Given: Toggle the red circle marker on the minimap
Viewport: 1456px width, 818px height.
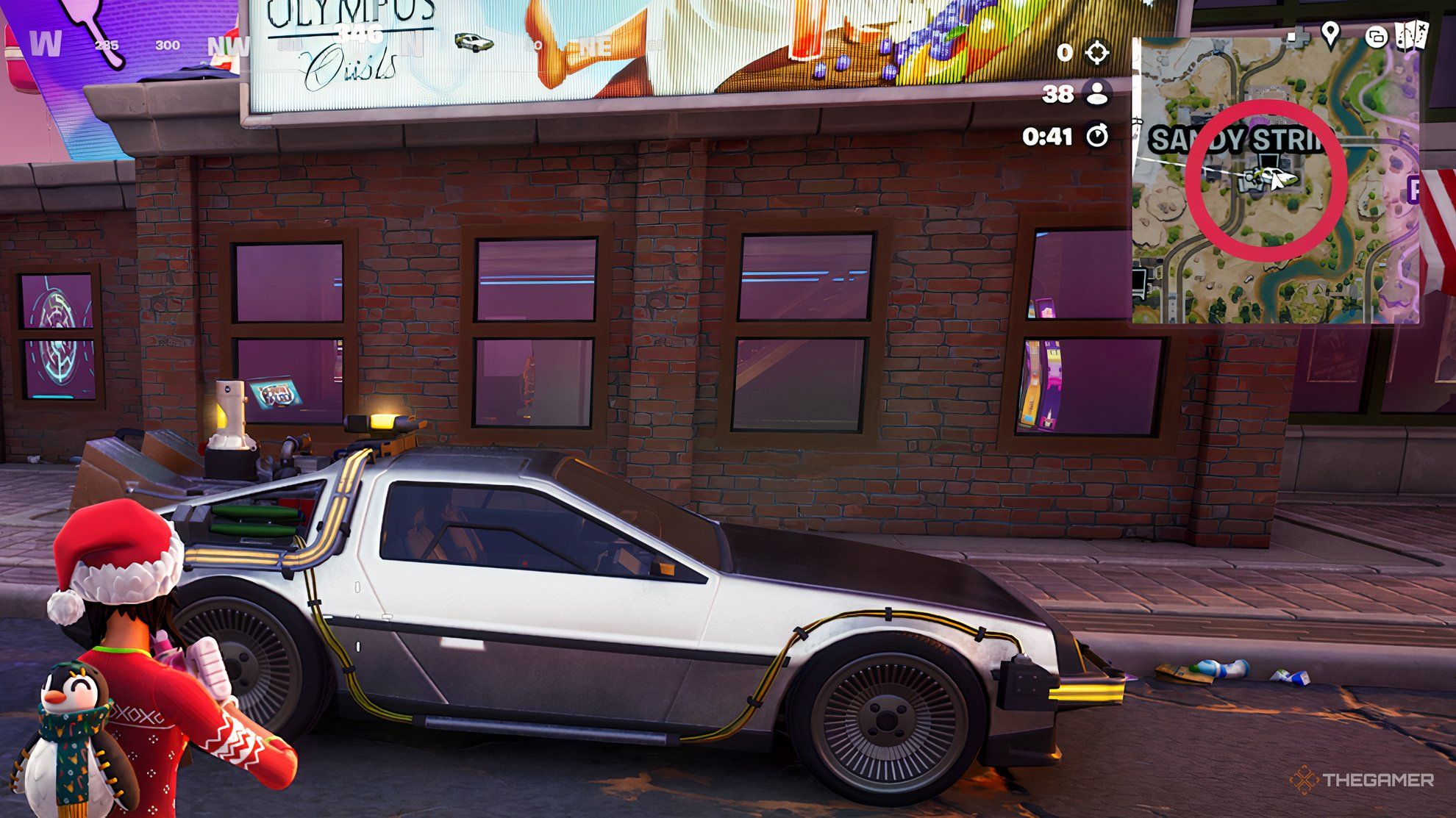Looking at the screenshot, I should point(1265,180).
